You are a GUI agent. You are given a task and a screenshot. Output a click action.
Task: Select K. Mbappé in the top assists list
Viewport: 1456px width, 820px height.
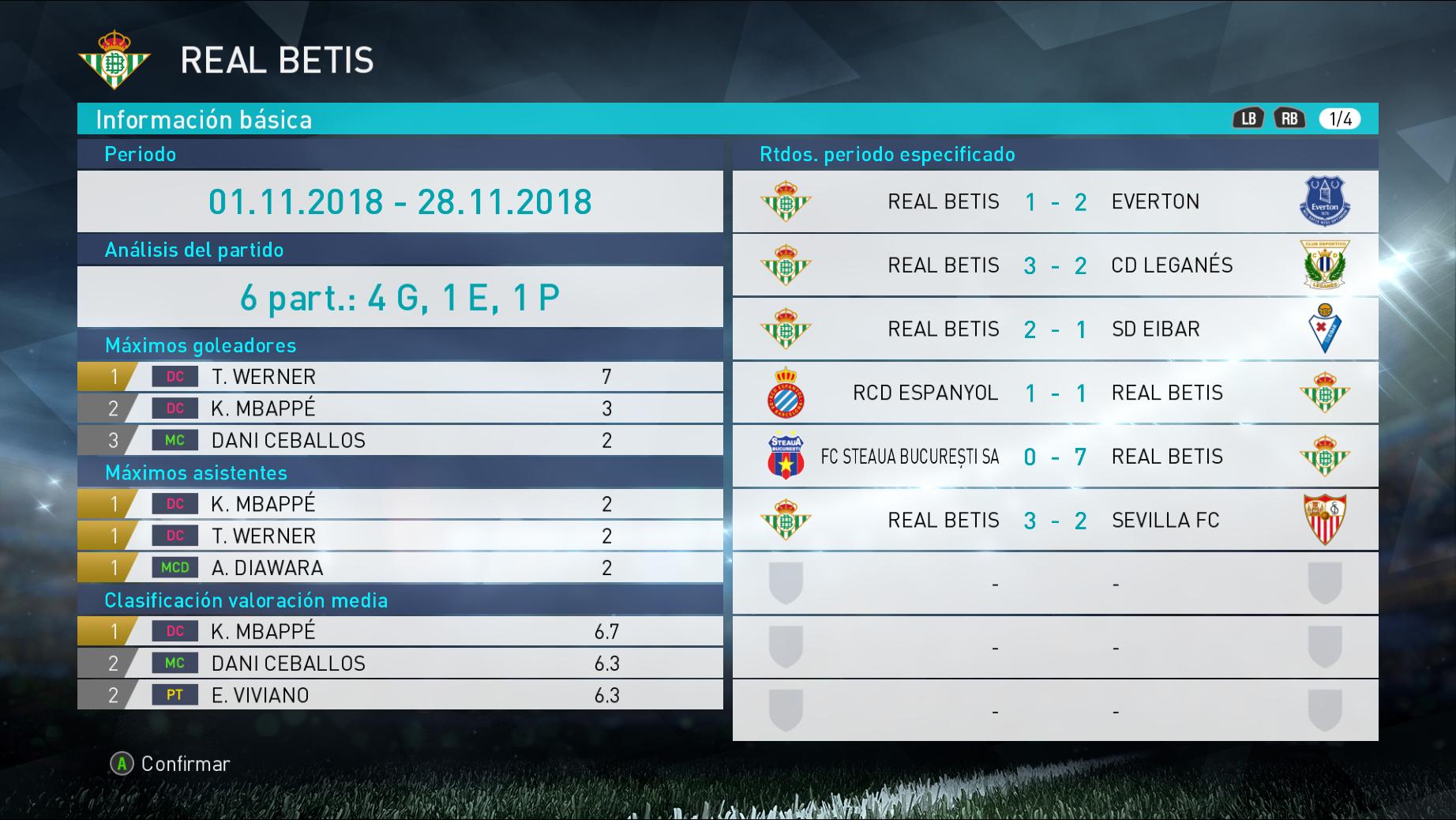point(400,504)
